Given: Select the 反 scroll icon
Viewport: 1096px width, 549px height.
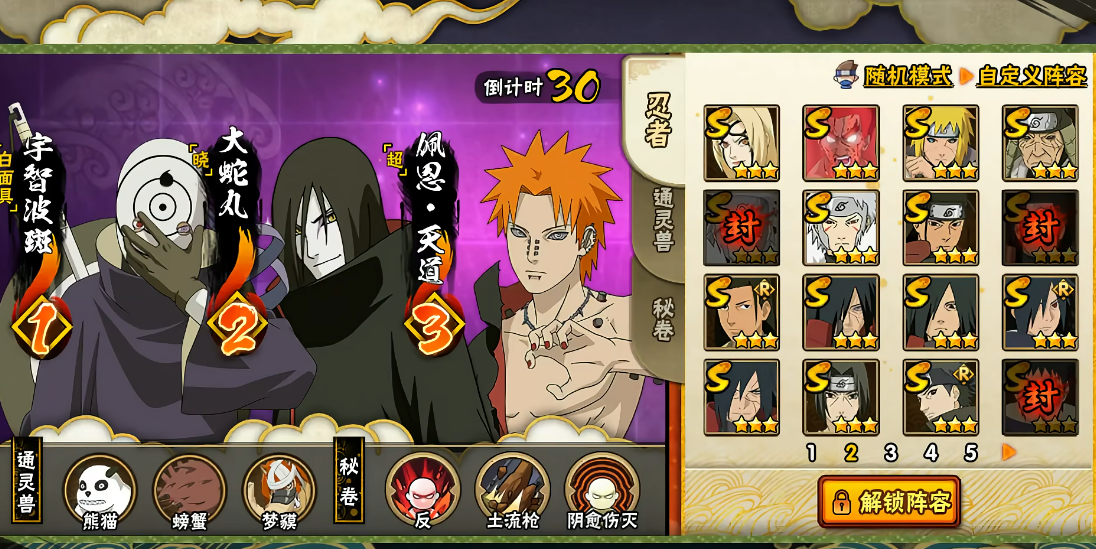Looking at the screenshot, I should pos(422,491).
